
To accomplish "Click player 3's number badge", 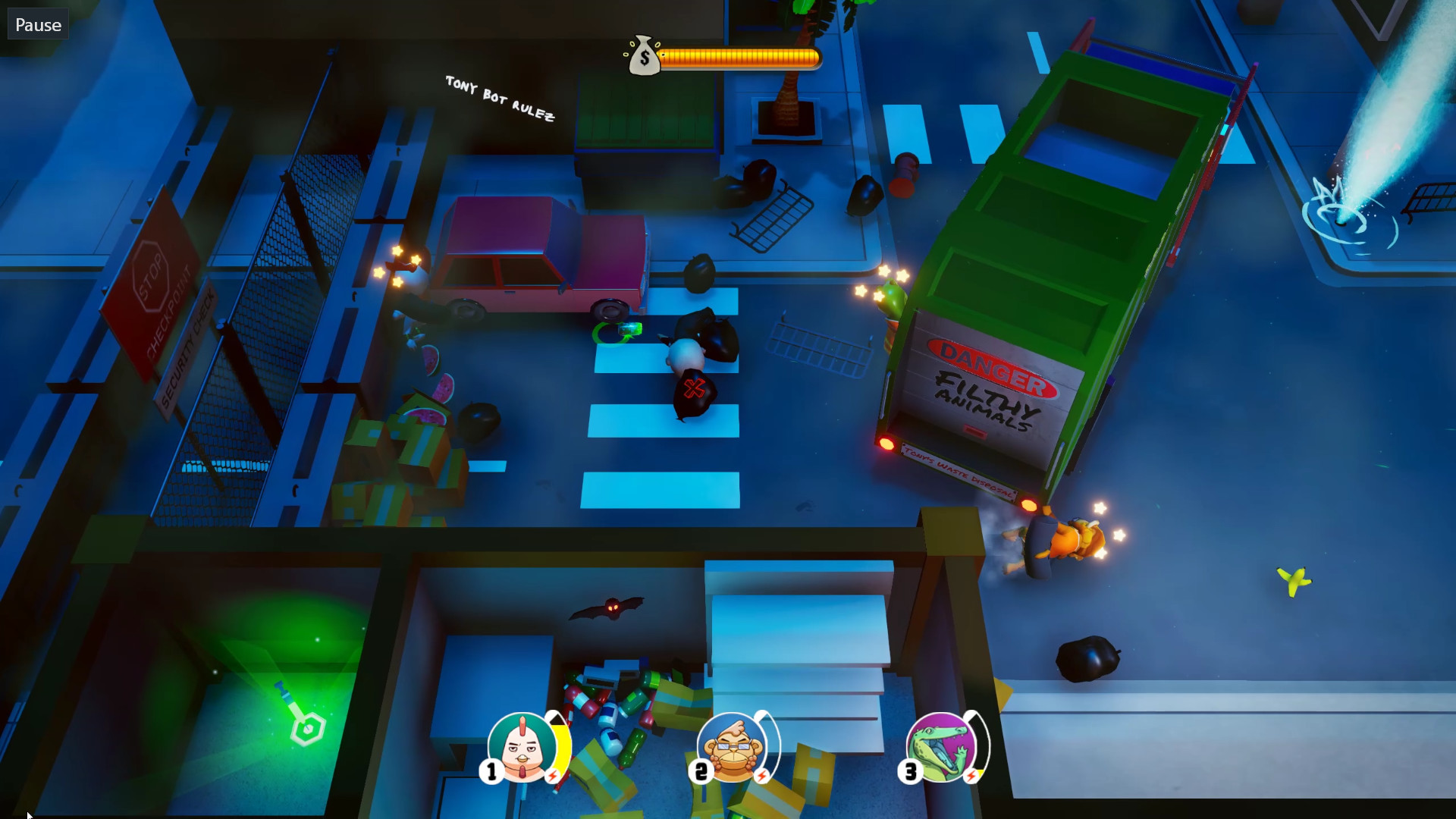I will pos(910,771).
